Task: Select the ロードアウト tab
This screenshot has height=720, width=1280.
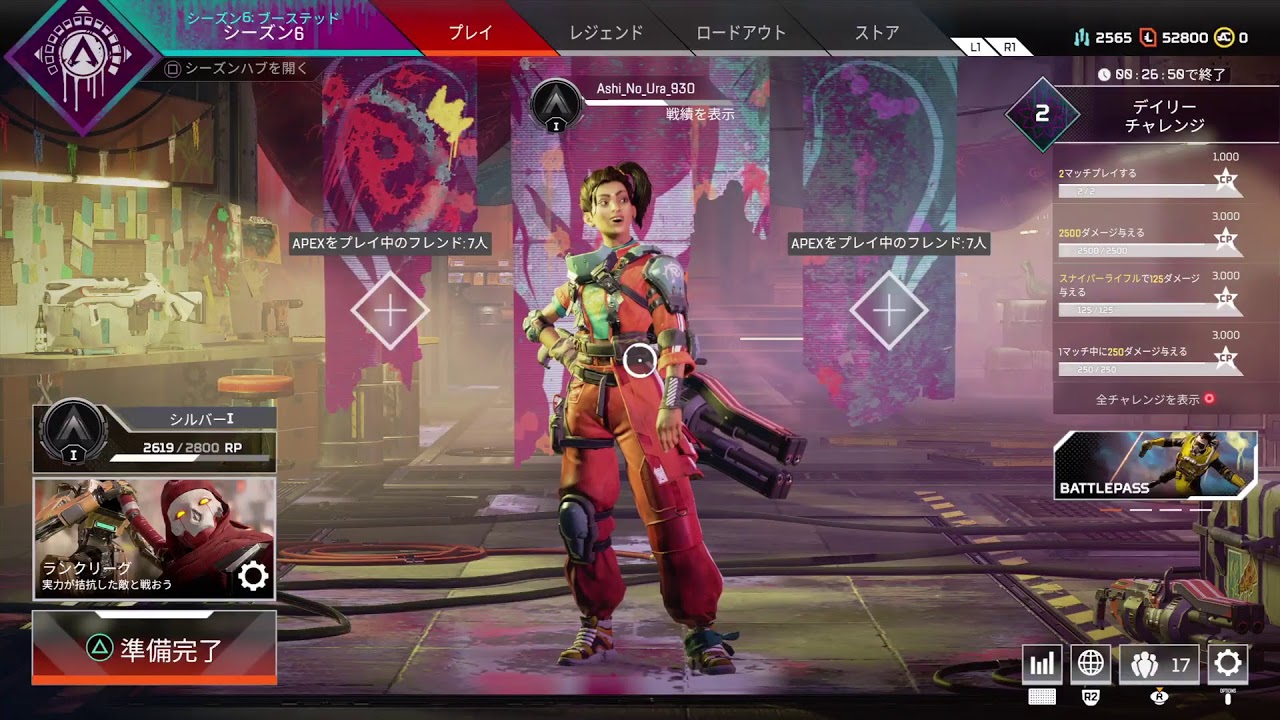Action: (x=739, y=33)
